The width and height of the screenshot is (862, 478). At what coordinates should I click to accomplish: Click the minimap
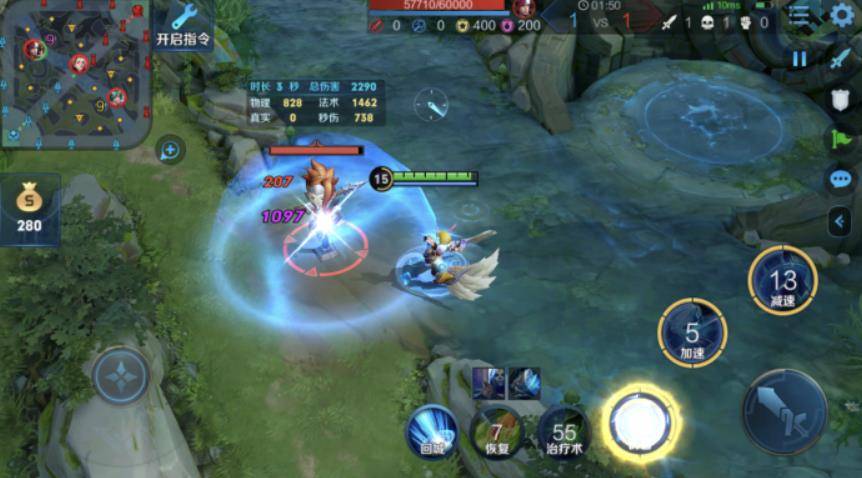(75, 72)
